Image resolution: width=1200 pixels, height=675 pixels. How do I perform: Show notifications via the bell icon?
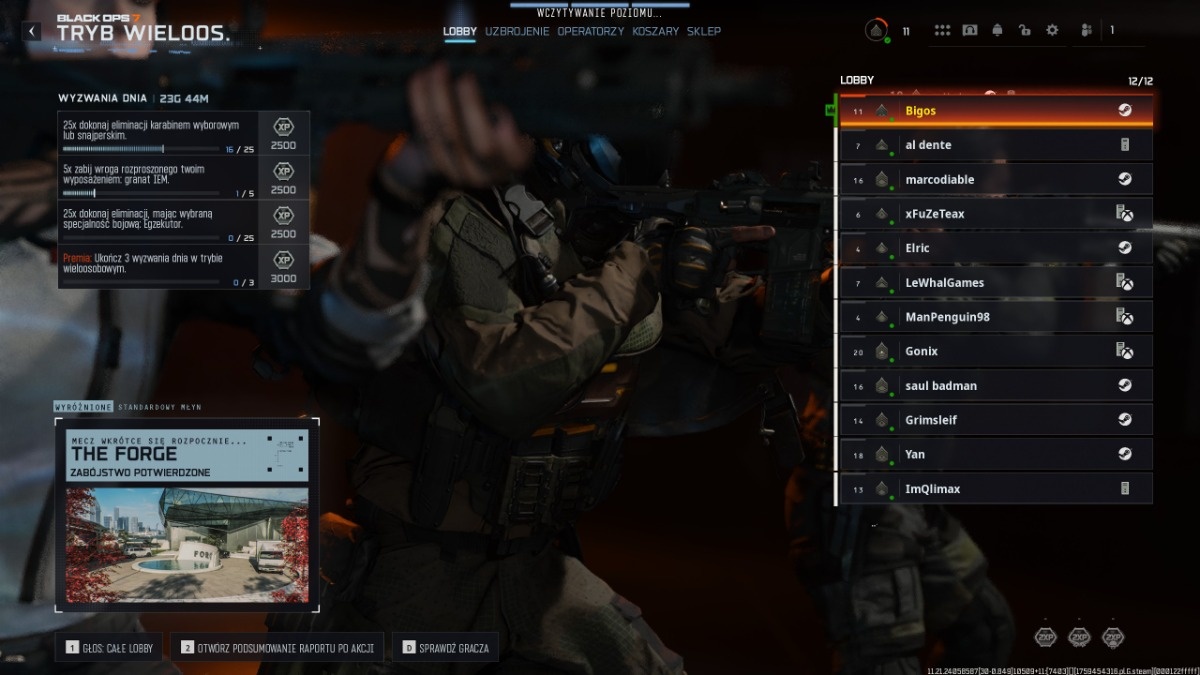click(997, 31)
